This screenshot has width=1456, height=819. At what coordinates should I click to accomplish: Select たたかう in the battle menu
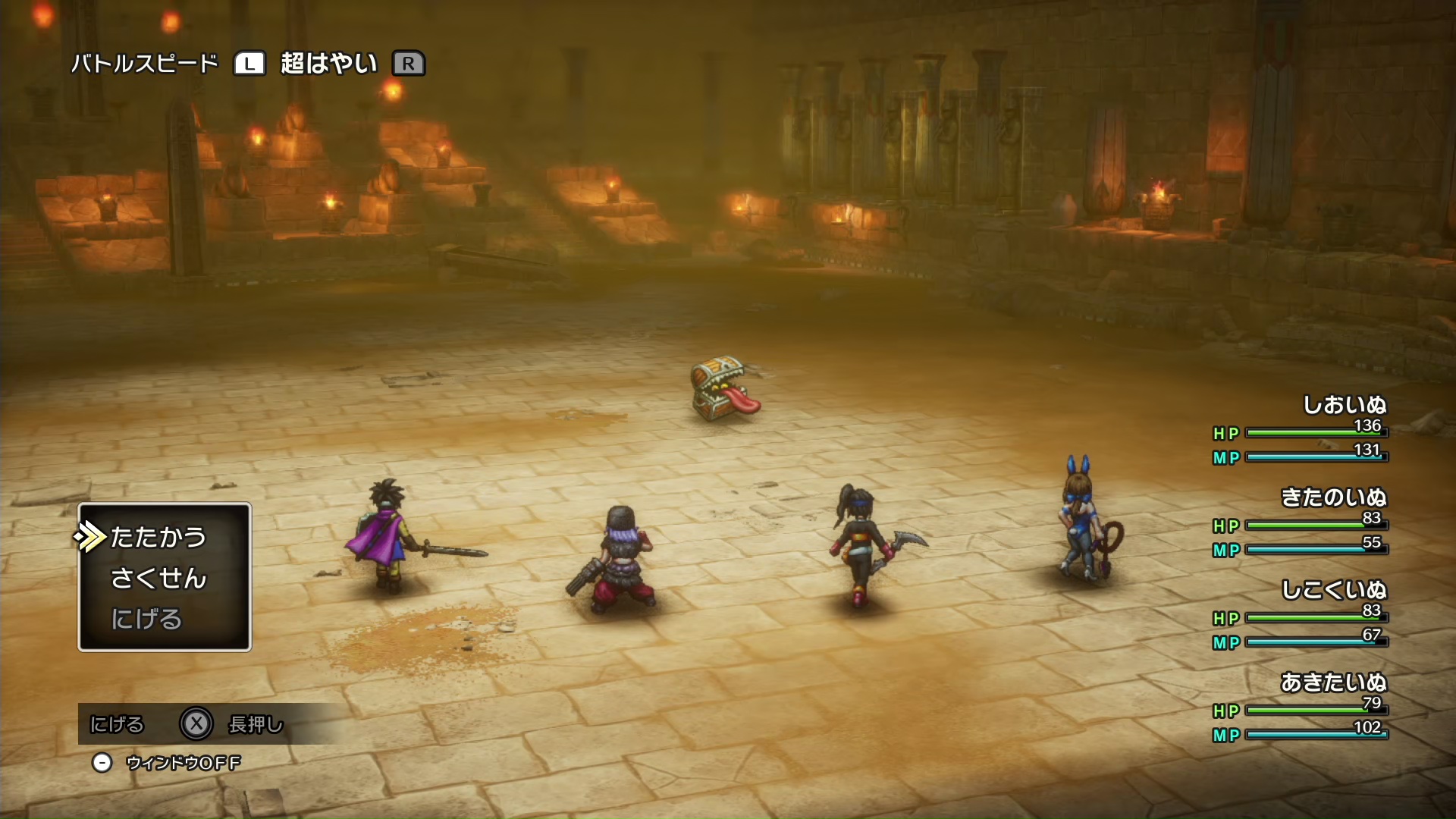pyautogui.click(x=158, y=537)
